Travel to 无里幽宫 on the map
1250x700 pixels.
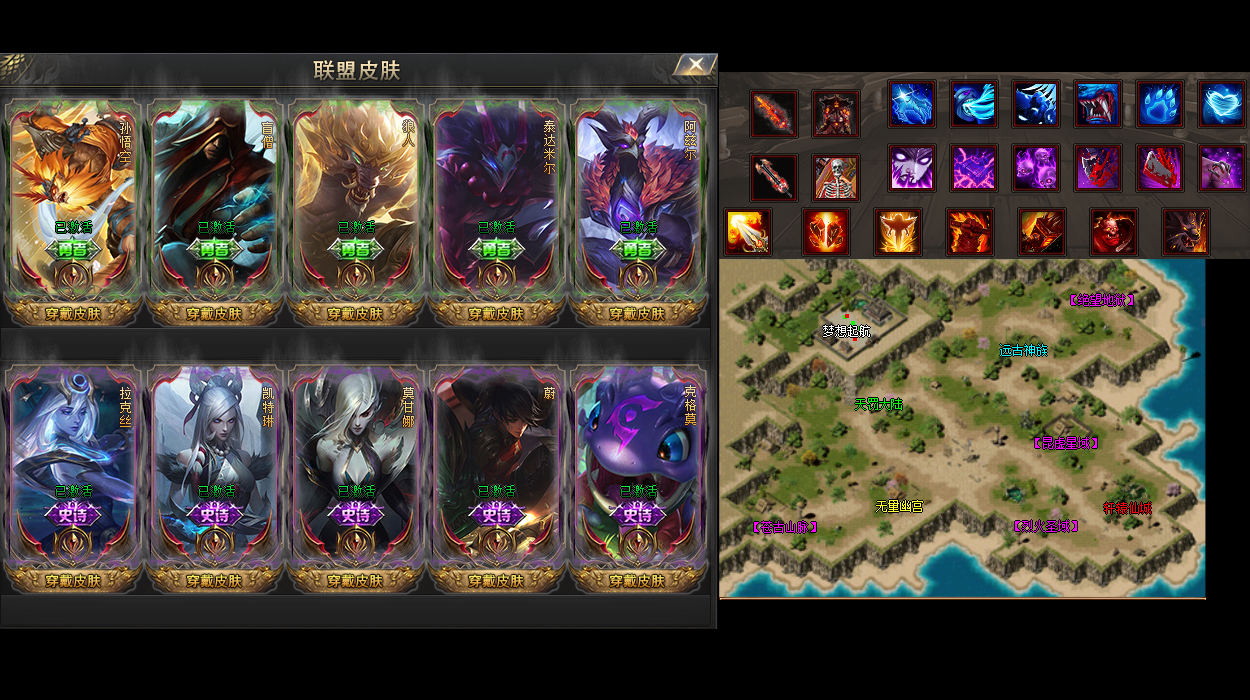899,507
